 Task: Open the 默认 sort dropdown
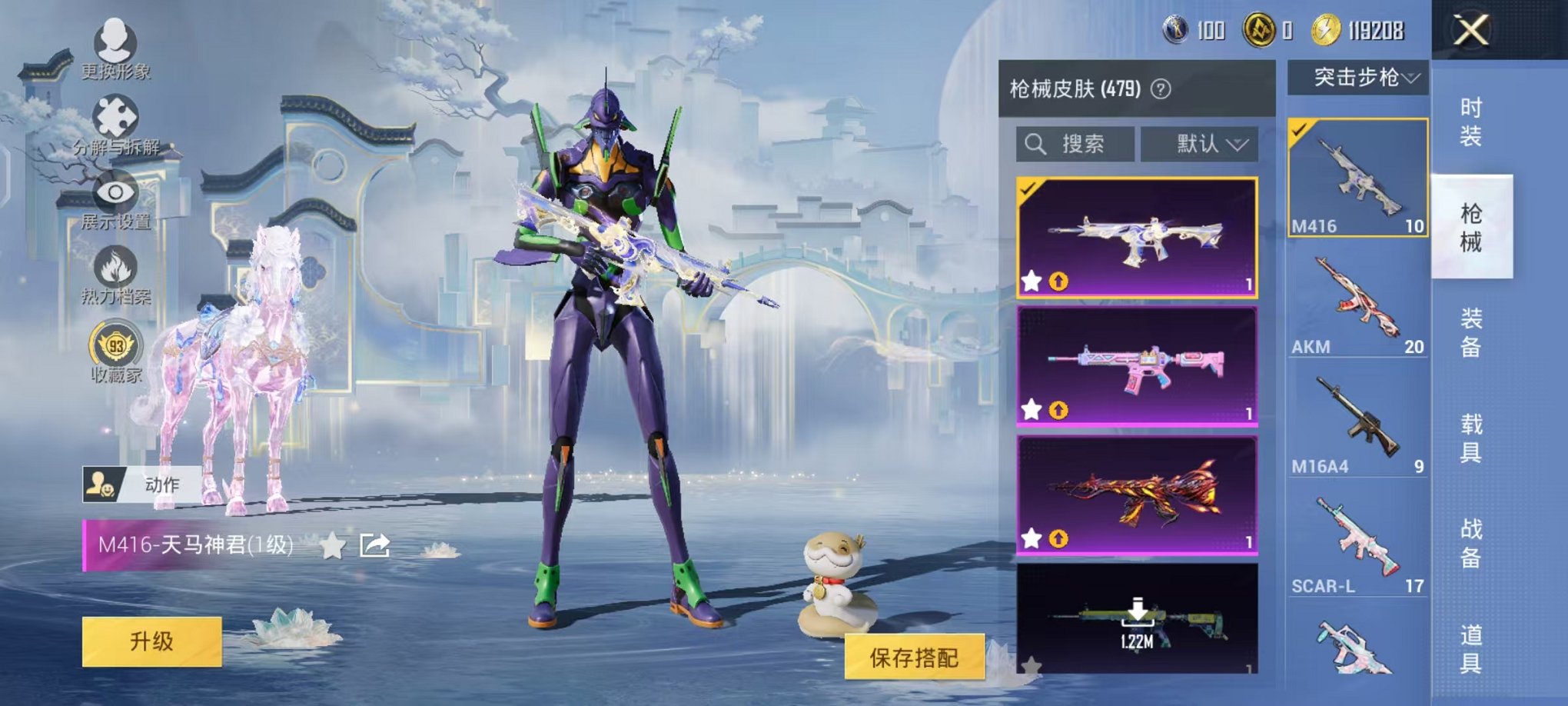coord(1200,144)
